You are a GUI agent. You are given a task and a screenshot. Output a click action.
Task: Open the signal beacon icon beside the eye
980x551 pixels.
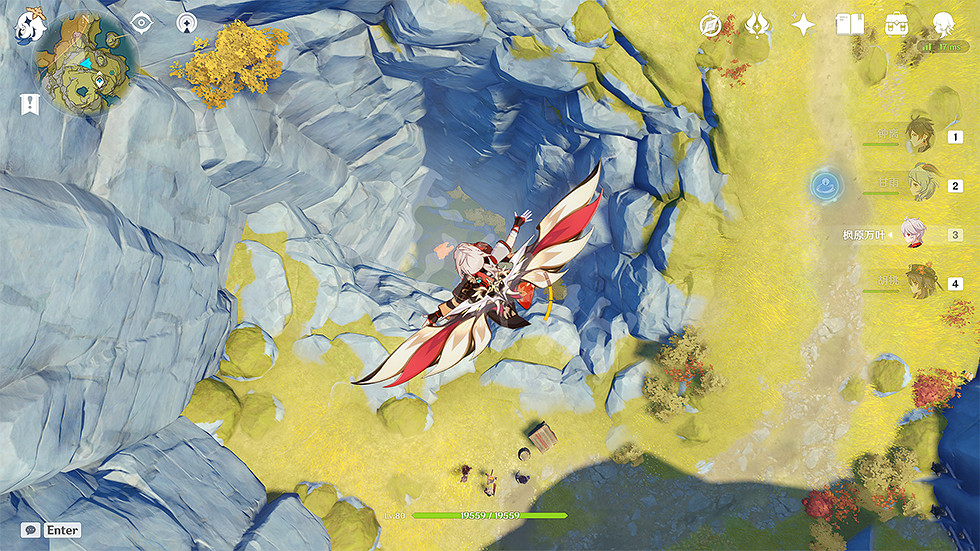pyautogui.click(x=186, y=23)
